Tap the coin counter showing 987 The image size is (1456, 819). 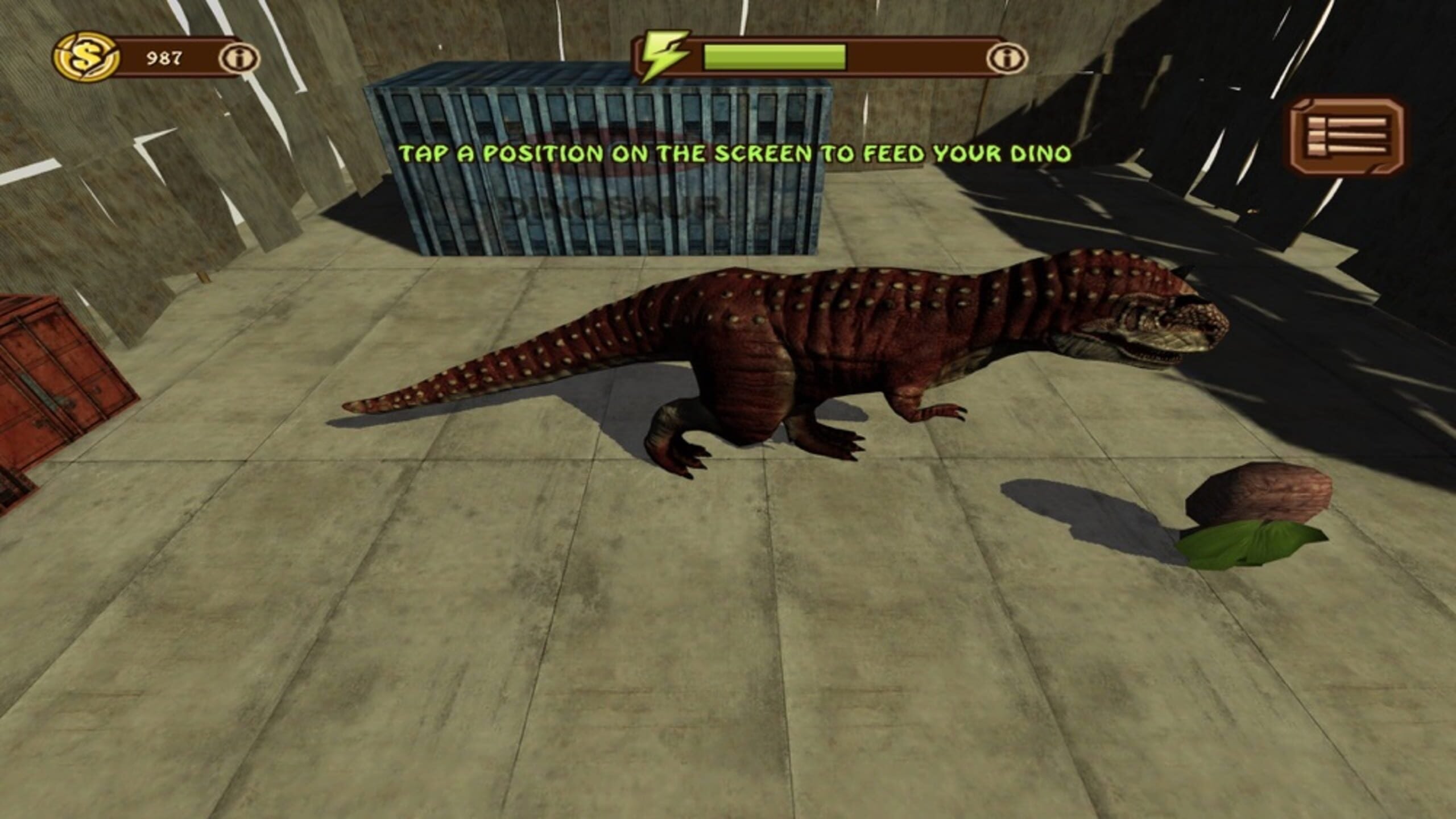pos(161,57)
